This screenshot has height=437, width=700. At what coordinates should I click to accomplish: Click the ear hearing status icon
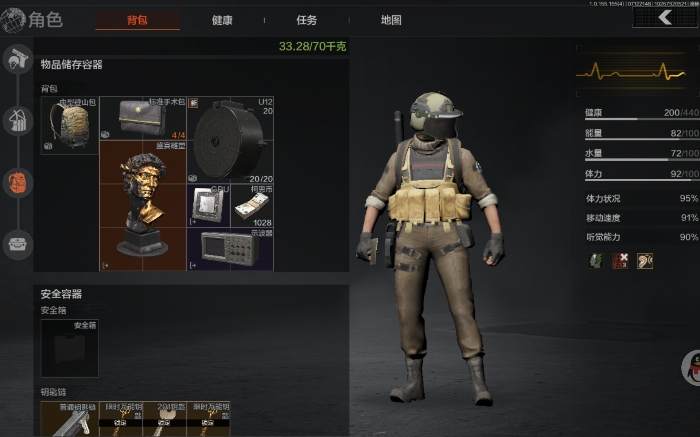point(645,261)
